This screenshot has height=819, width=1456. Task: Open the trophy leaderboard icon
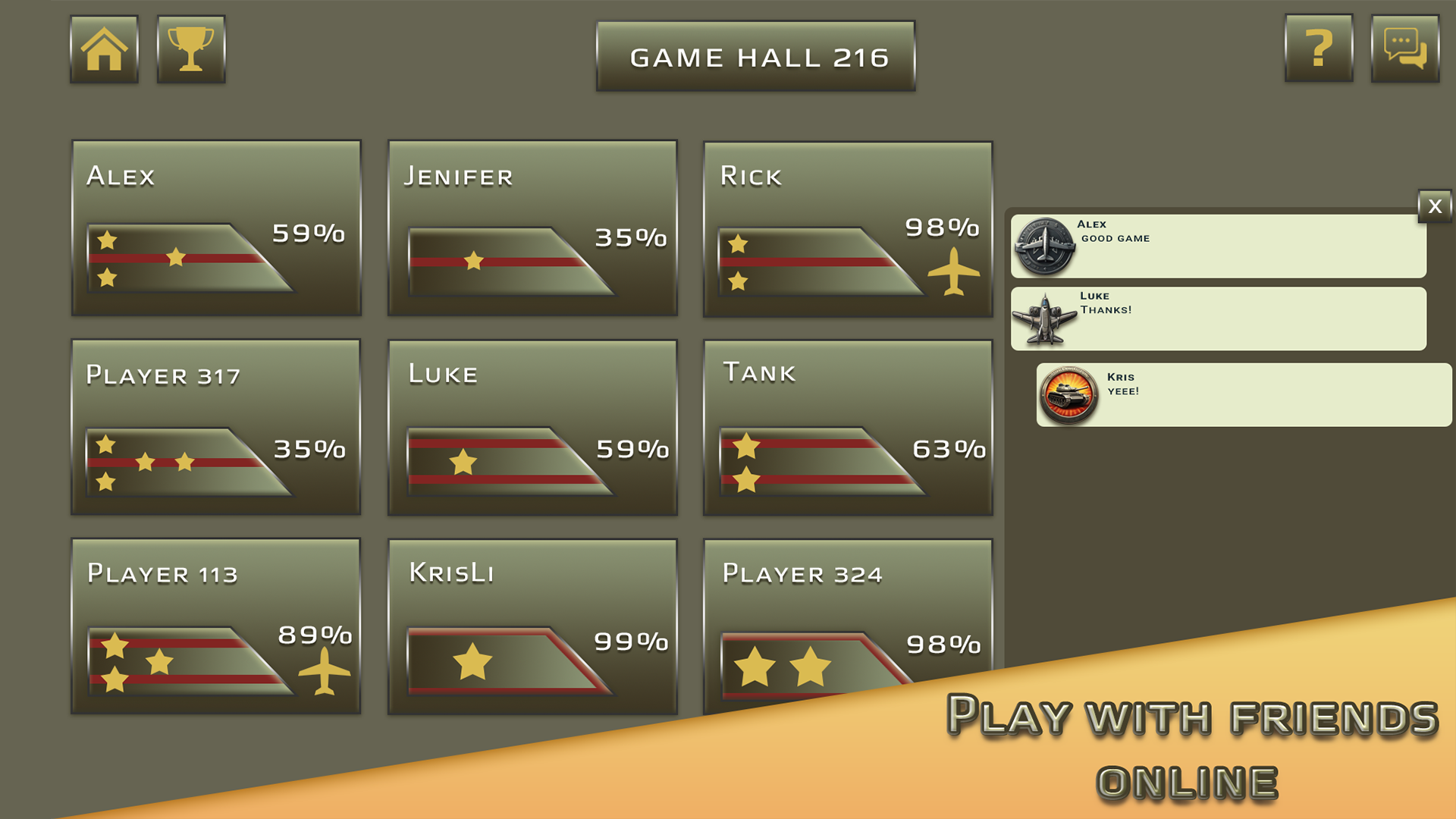[x=191, y=49]
